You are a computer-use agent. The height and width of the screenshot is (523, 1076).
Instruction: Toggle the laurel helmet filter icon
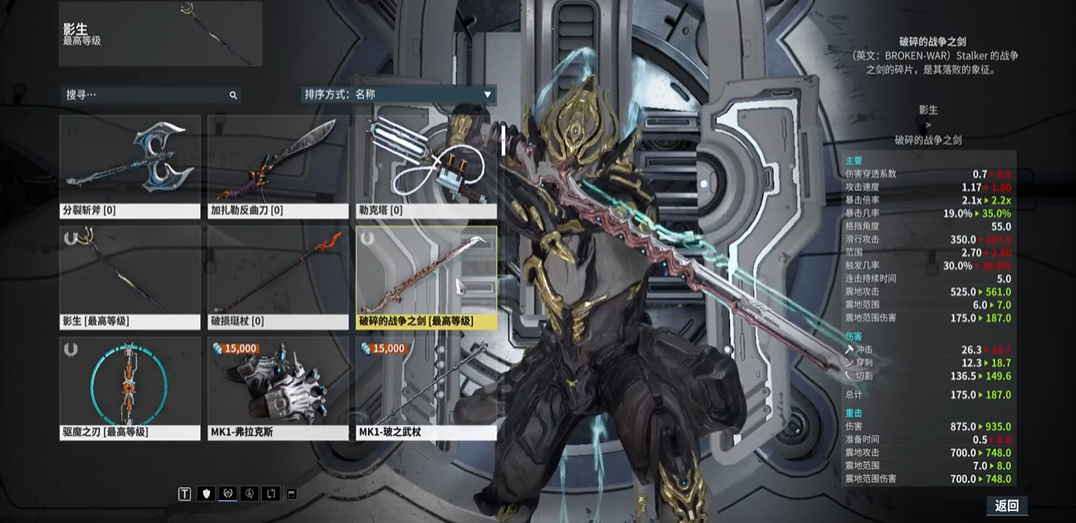(x=228, y=493)
